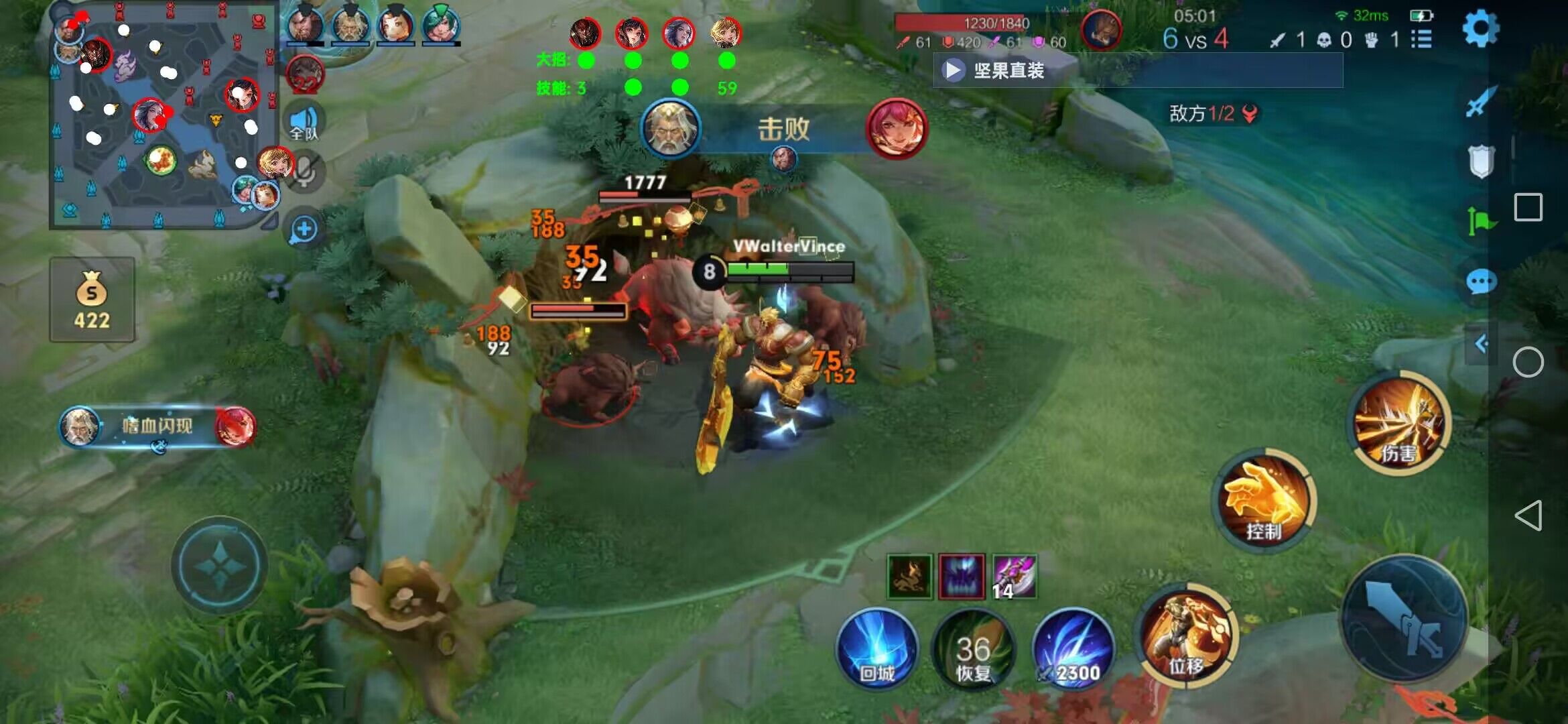1568x724 pixels.
Task: Open the settings gear
Action: coord(1480,29)
